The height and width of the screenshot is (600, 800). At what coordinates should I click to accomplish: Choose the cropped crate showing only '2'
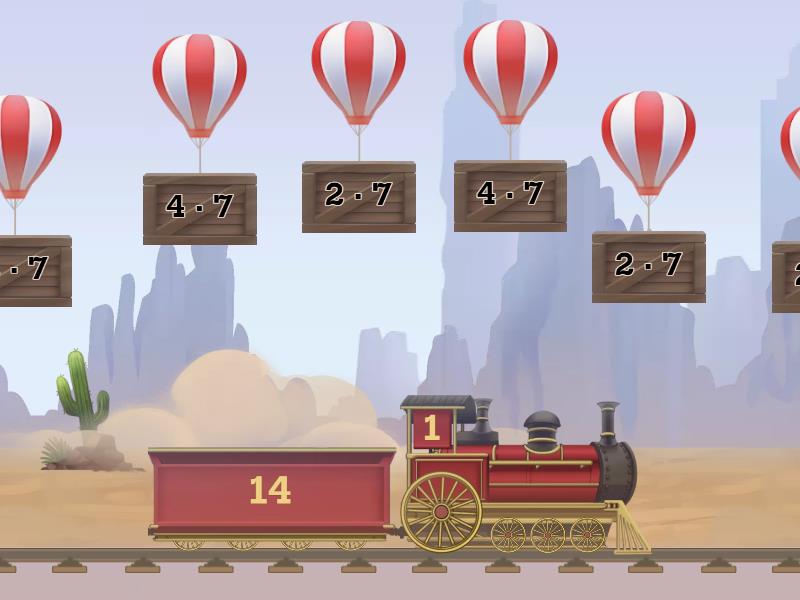click(x=787, y=276)
